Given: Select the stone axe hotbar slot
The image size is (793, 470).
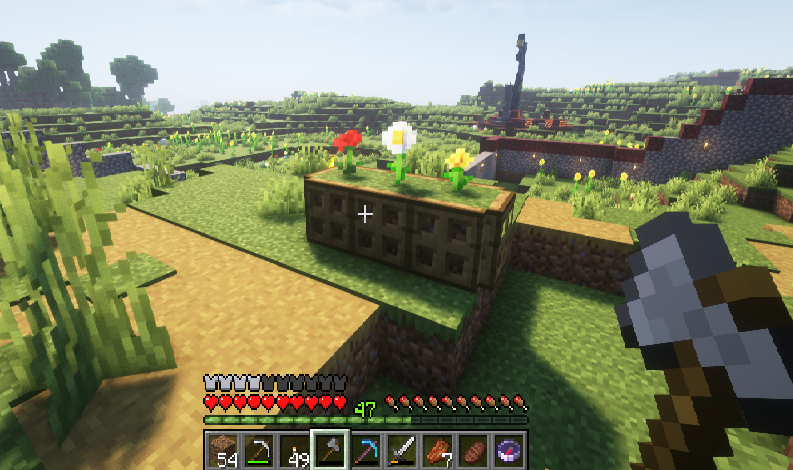Looking at the screenshot, I should click(329, 450).
